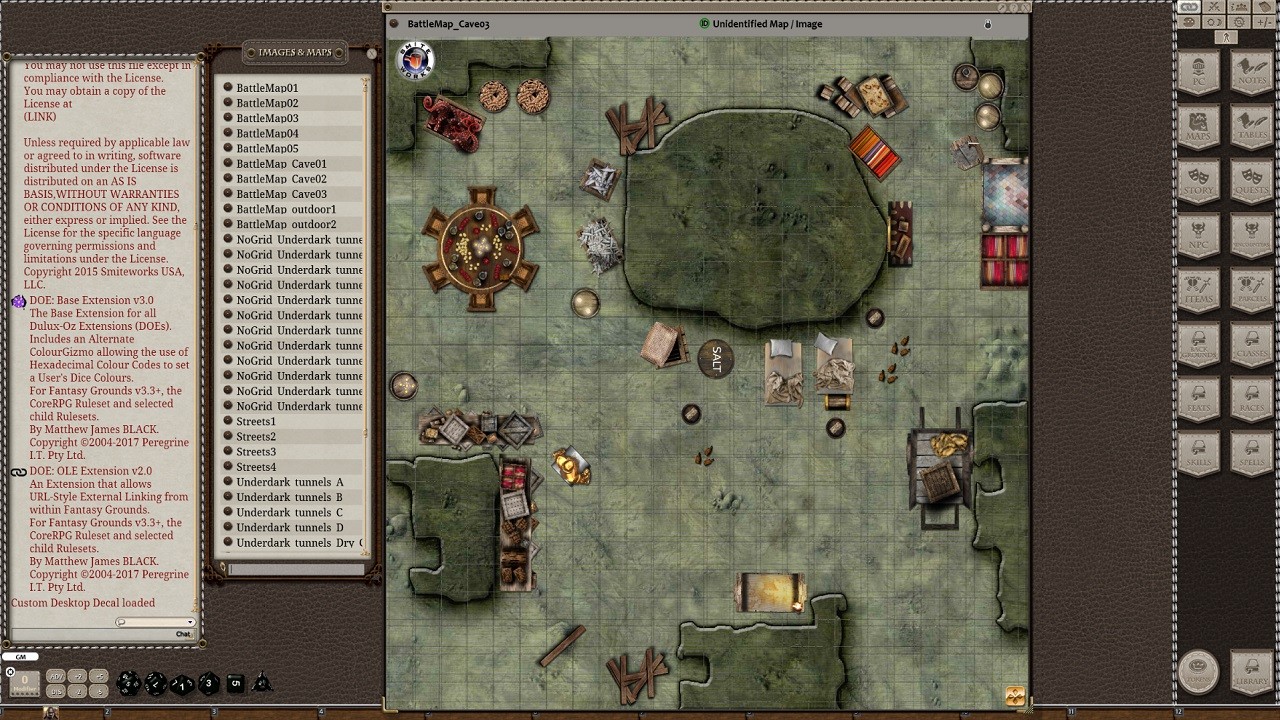
Task: Open the Library button
Action: [1251, 671]
